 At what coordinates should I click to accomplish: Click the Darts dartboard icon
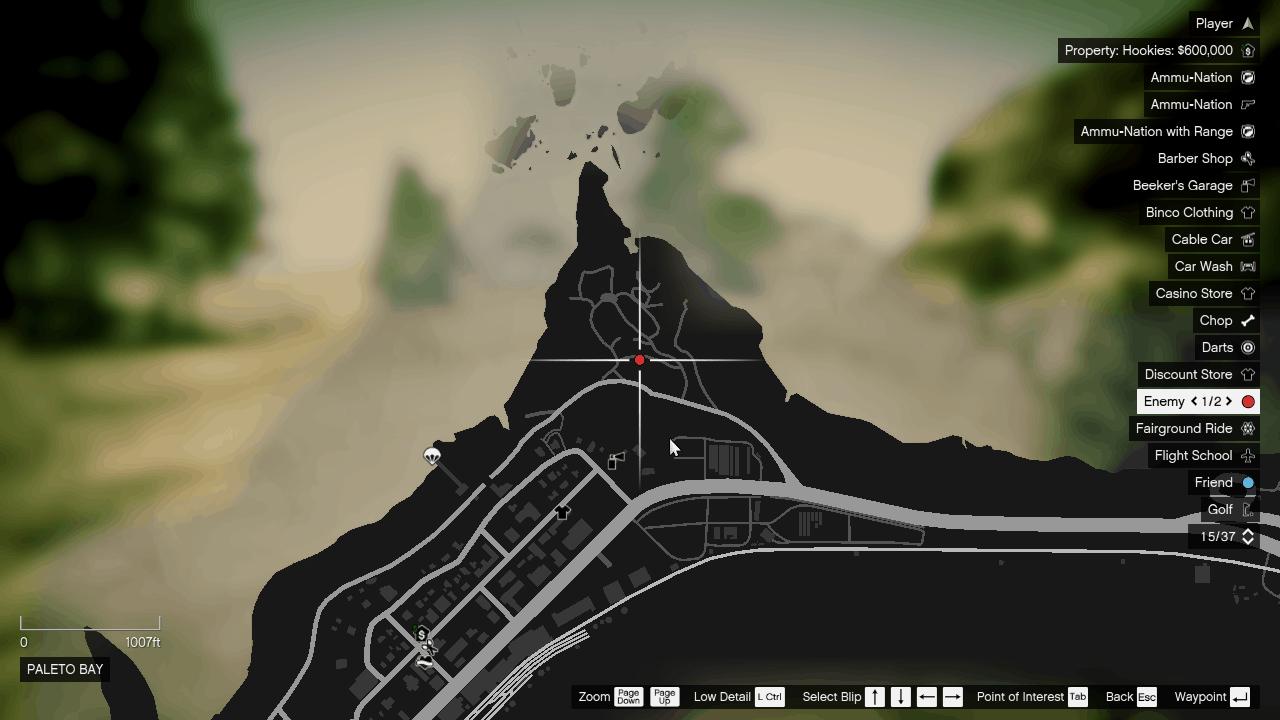coord(1247,347)
